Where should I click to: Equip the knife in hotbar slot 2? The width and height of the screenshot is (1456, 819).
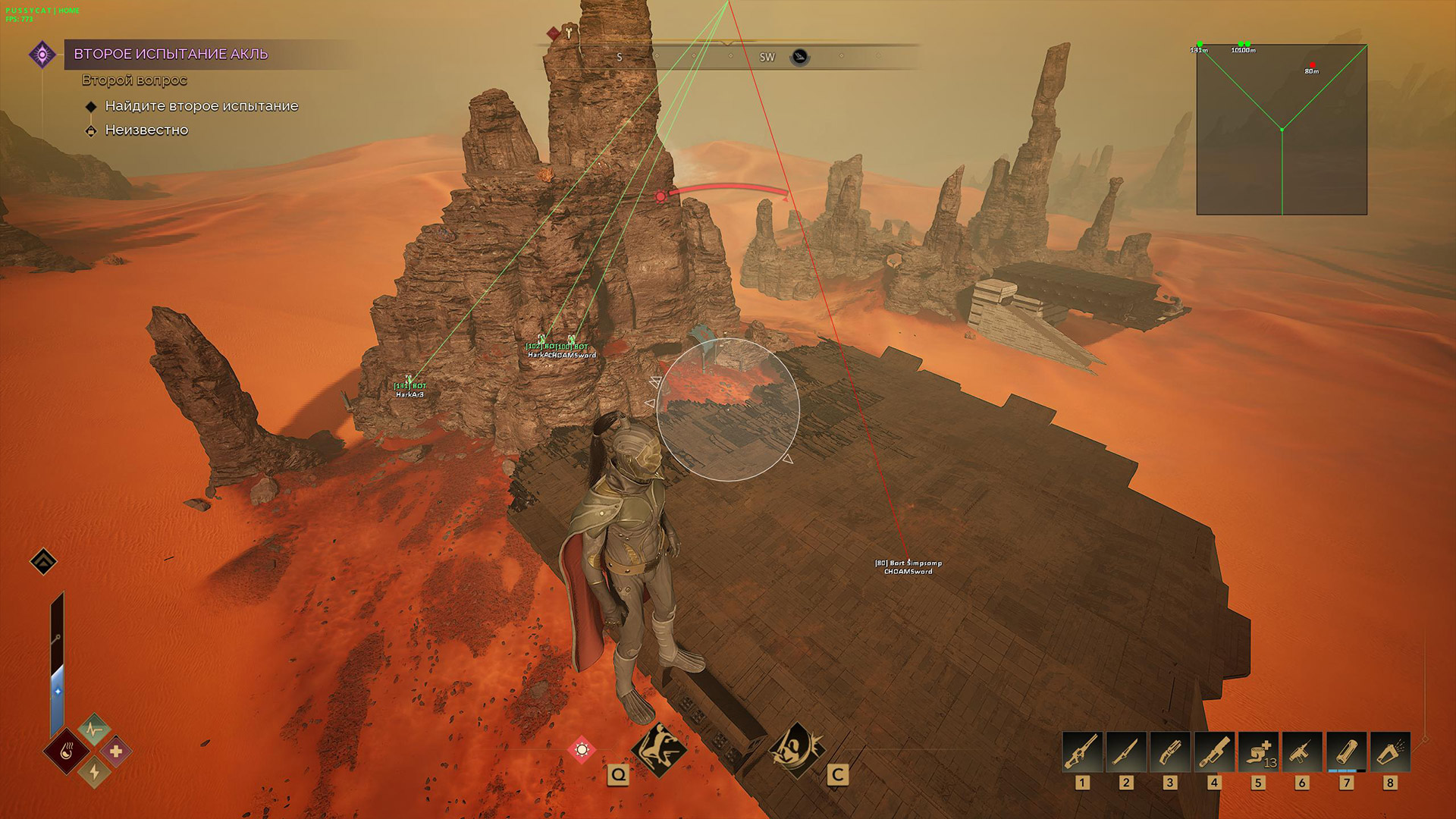(1126, 752)
